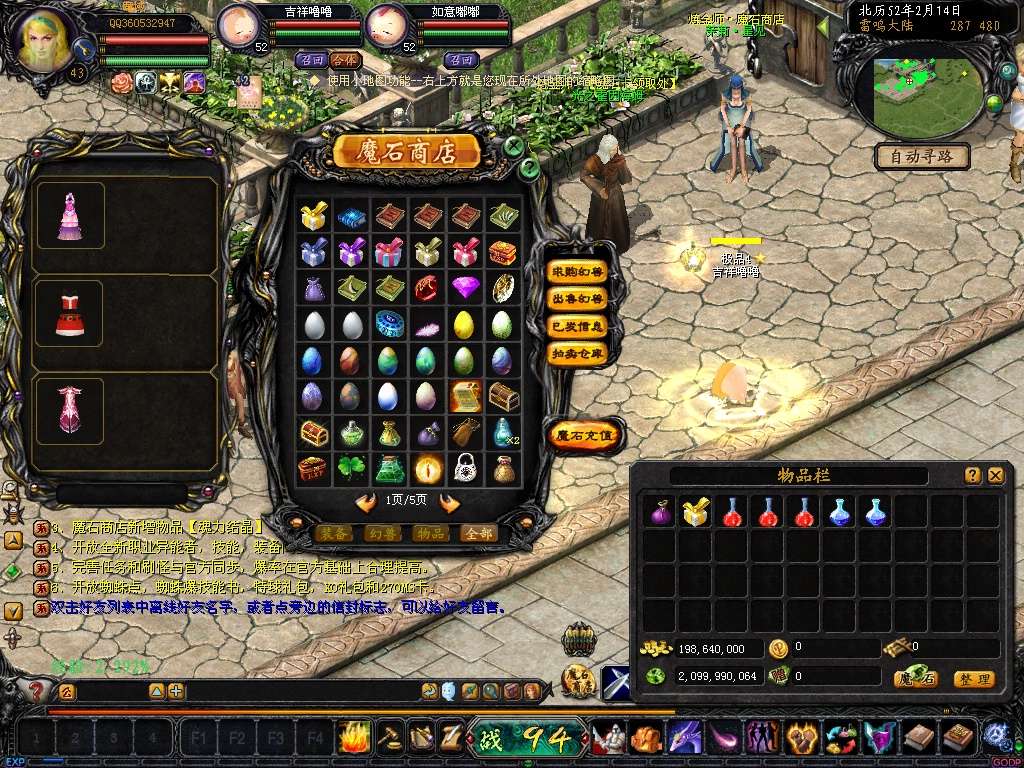1024x768 pixels.
Task: Close the 物品栏 inventory window
Action: [995, 476]
